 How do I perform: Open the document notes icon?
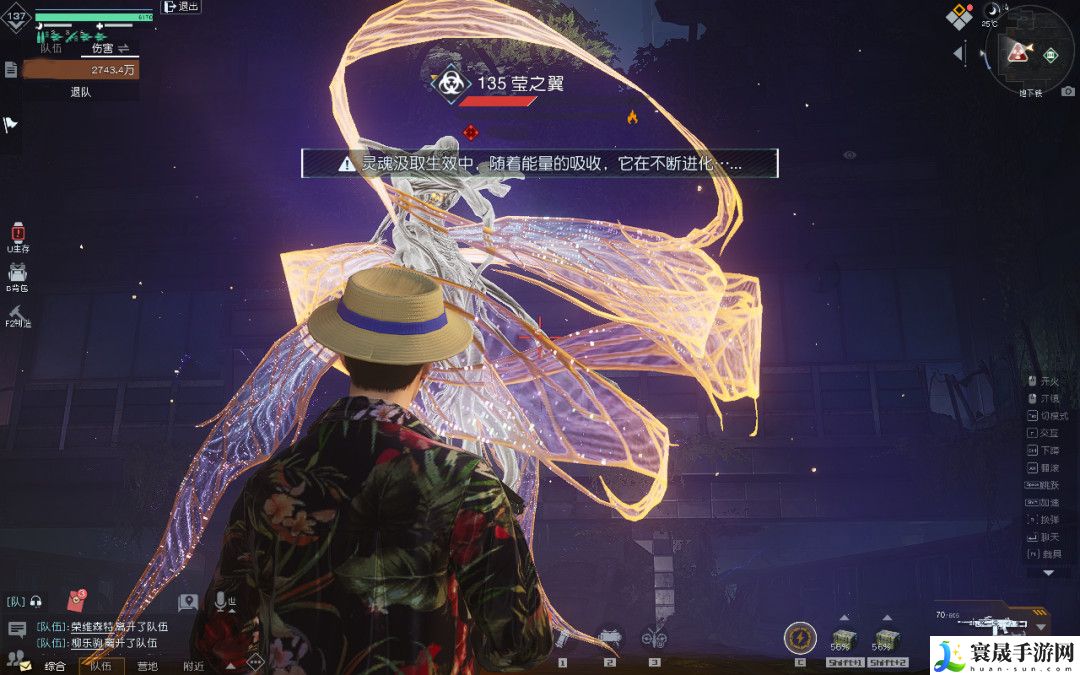point(11,69)
